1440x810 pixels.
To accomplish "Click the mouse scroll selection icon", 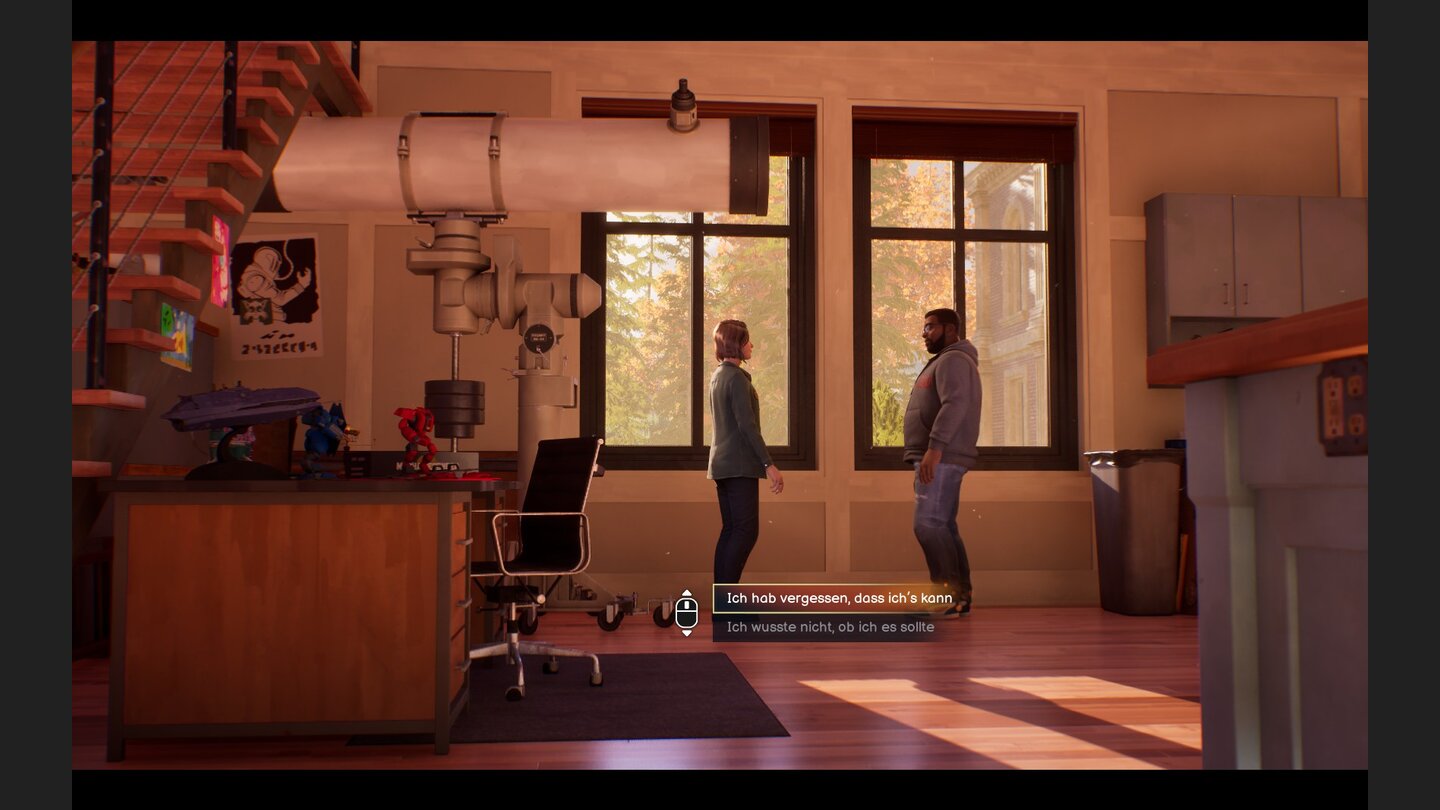I will (687, 612).
